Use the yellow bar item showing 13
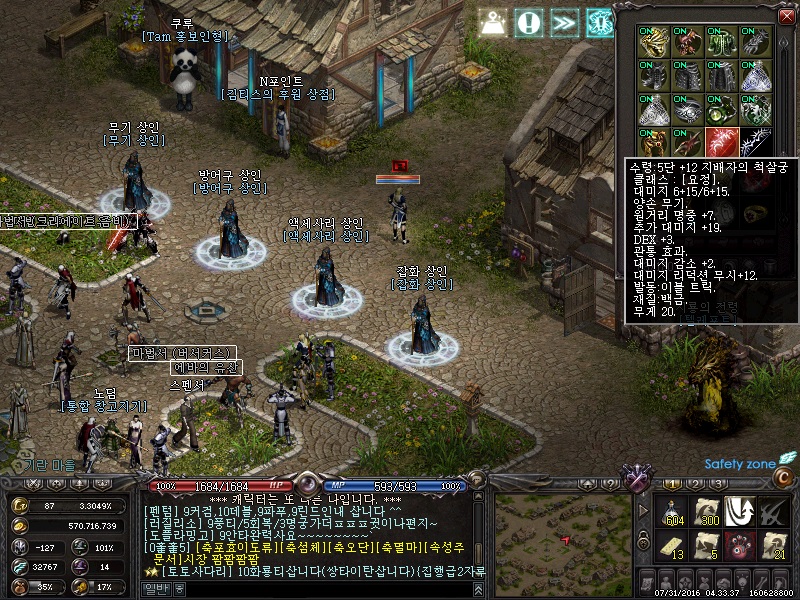The image size is (800, 600). pos(670,546)
